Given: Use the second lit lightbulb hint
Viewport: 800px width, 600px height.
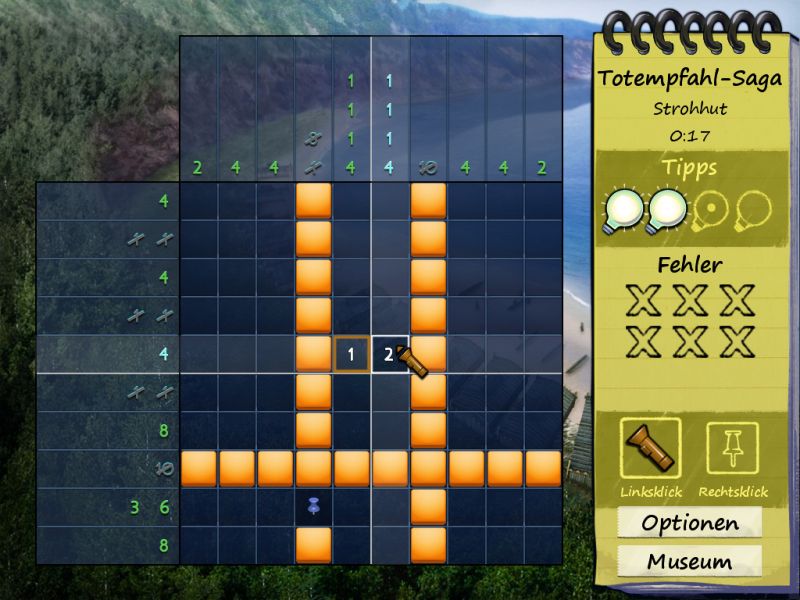Looking at the screenshot, I should pyautogui.click(x=669, y=211).
